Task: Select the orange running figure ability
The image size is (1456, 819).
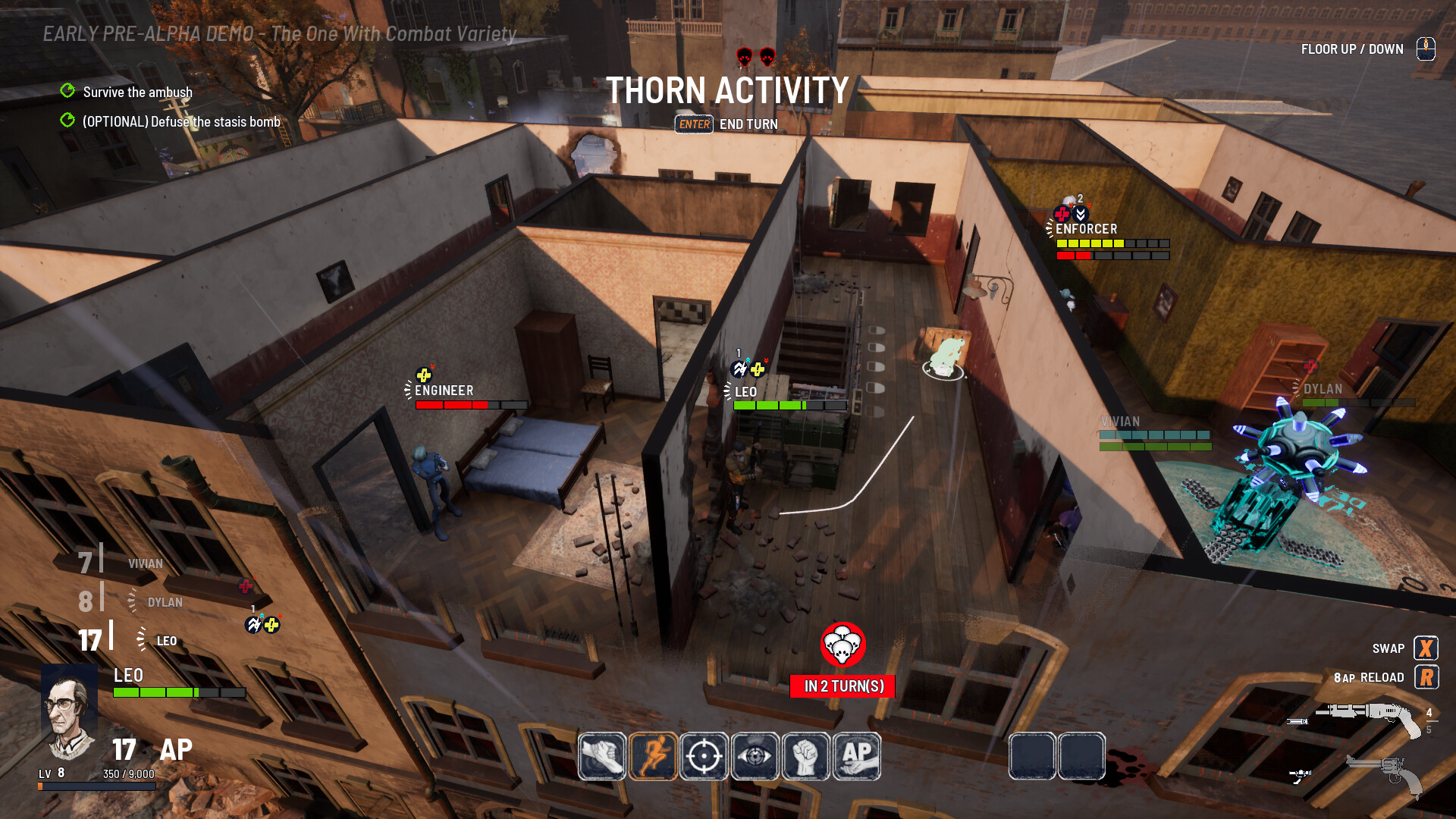Action: coord(653,756)
